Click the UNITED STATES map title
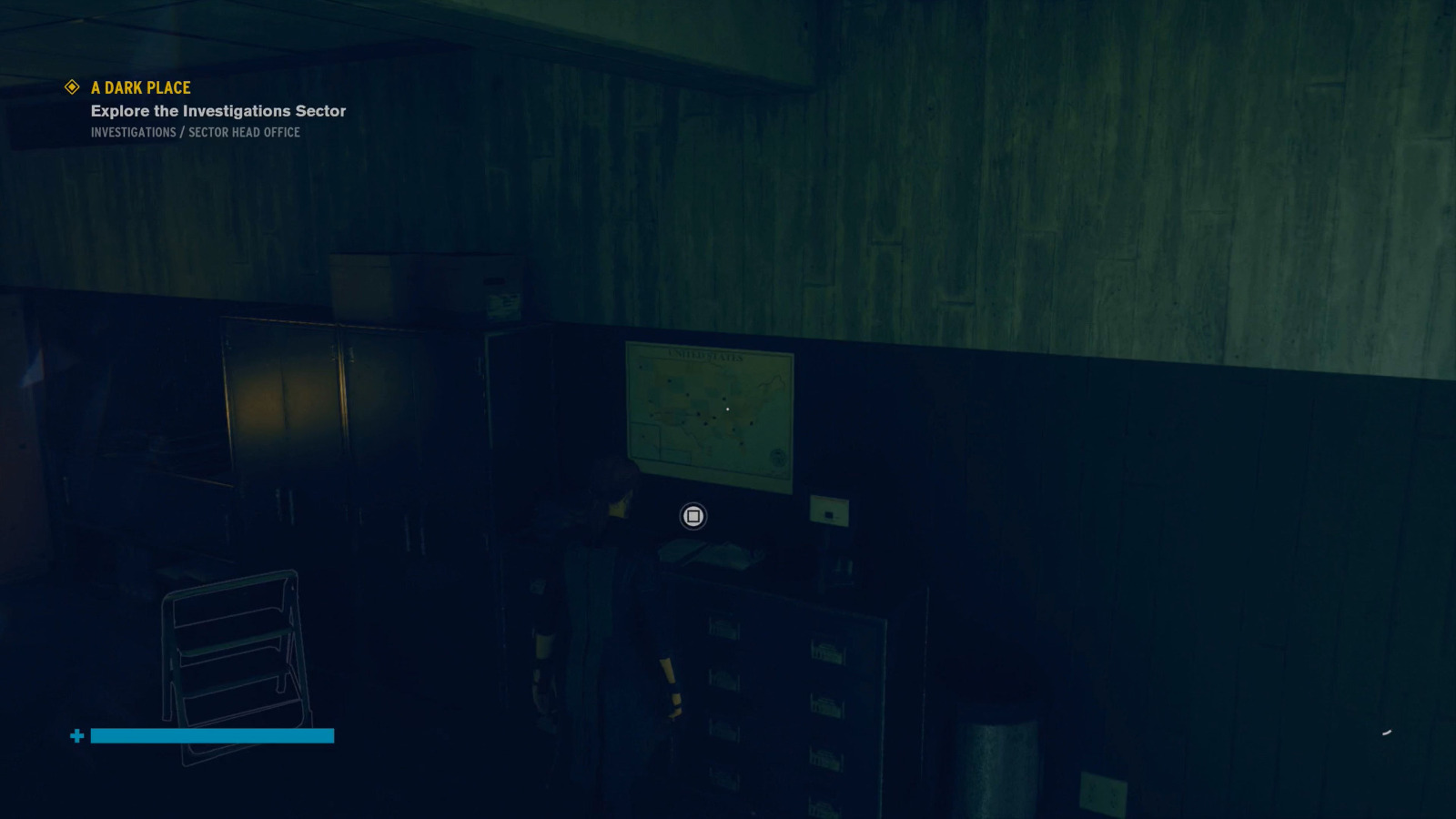The image size is (1456, 819). click(x=705, y=355)
